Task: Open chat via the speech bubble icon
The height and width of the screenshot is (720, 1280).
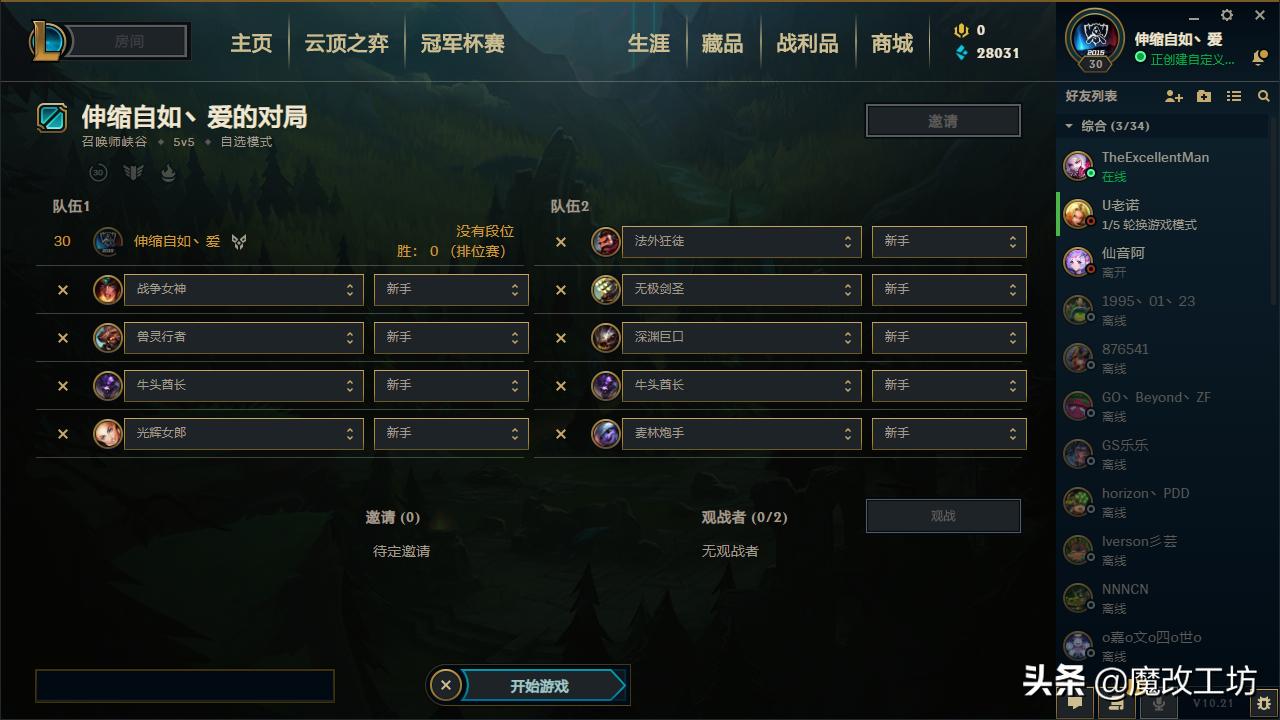Action: pos(1074,705)
